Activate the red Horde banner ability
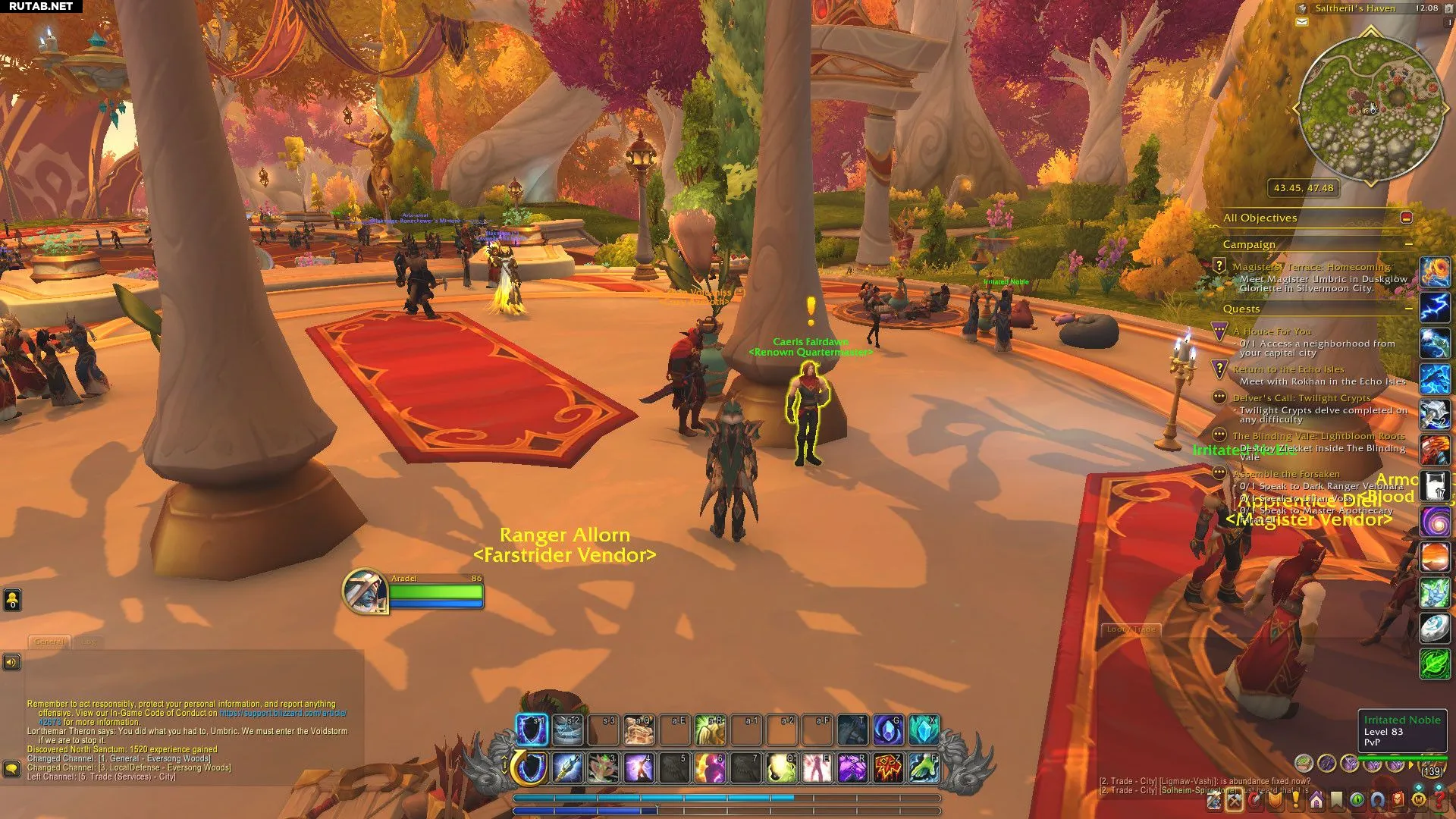 click(x=888, y=768)
